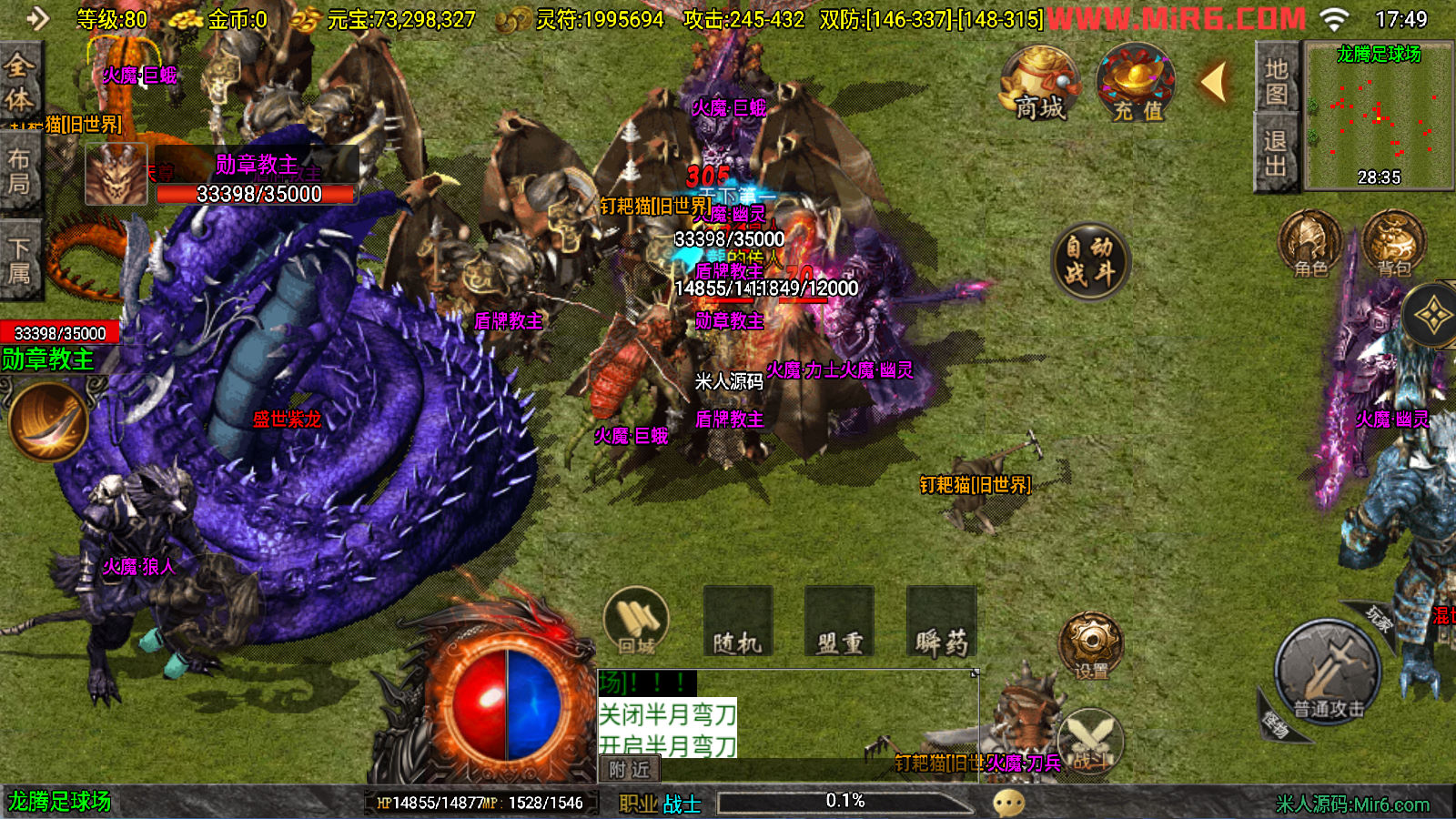Open the 充值 recharge menu
Image resolution: width=1456 pixels, height=819 pixels.
[x=1137, y=85]
